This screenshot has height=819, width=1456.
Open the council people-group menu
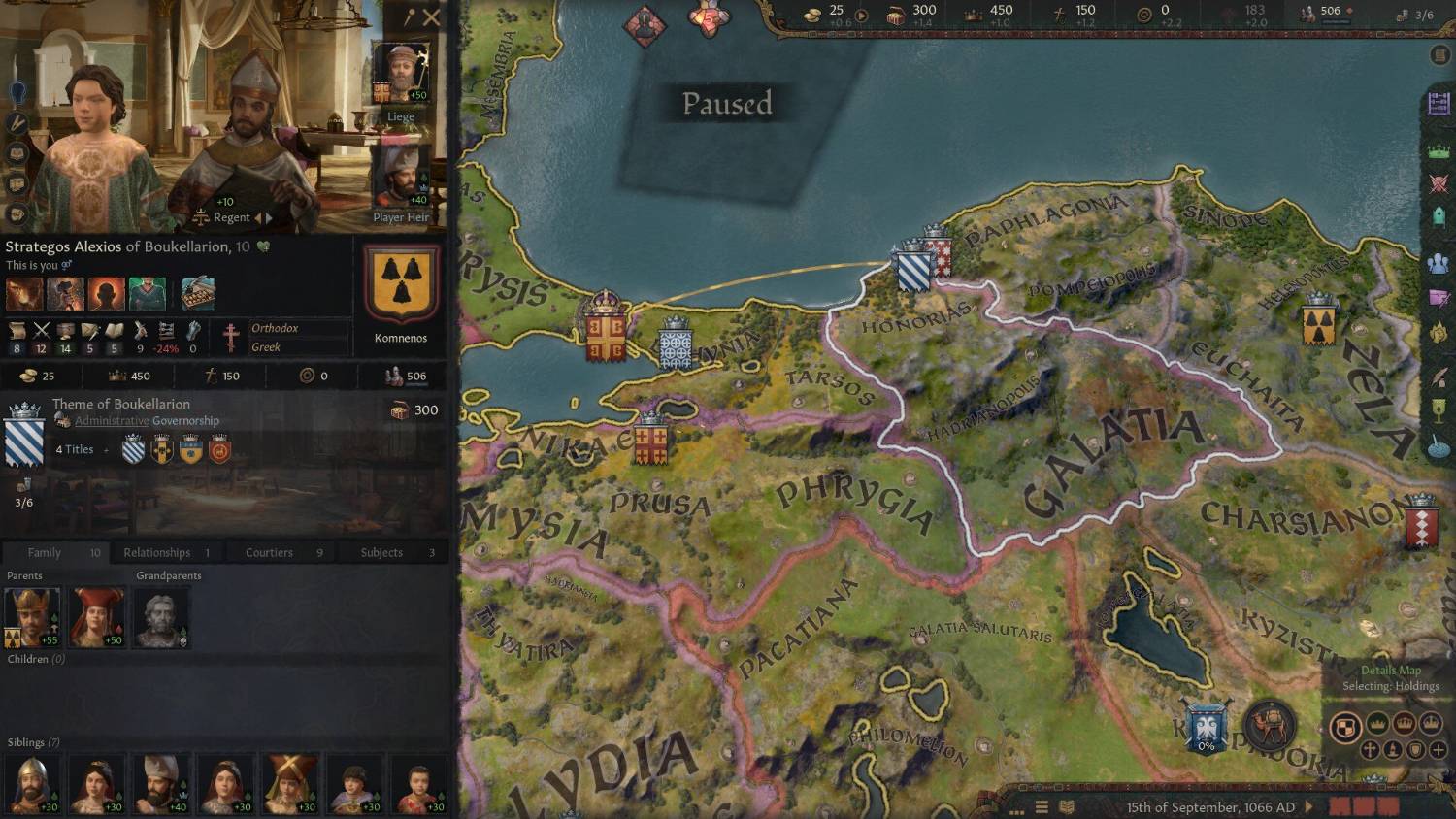coord(1439,264)
